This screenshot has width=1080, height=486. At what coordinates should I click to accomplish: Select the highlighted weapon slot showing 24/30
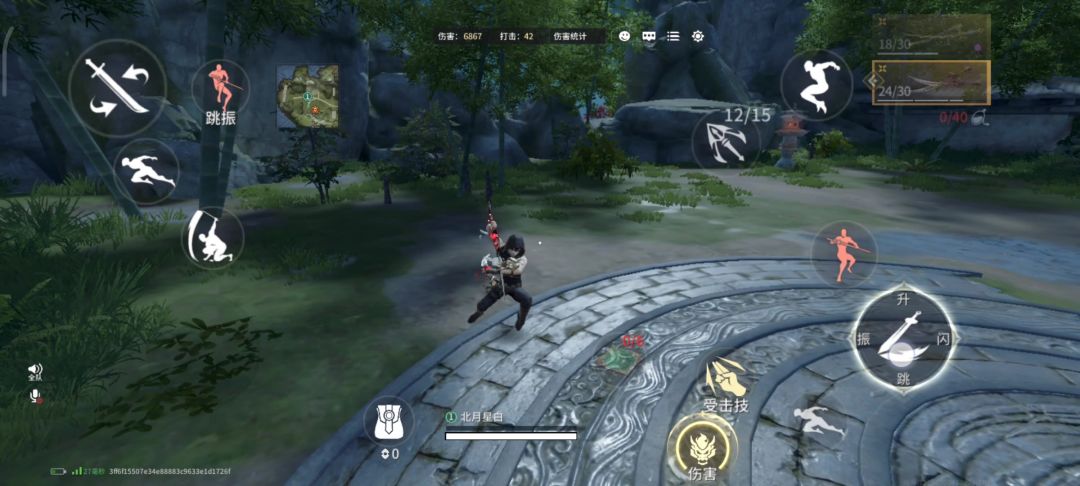coord(931,82)
